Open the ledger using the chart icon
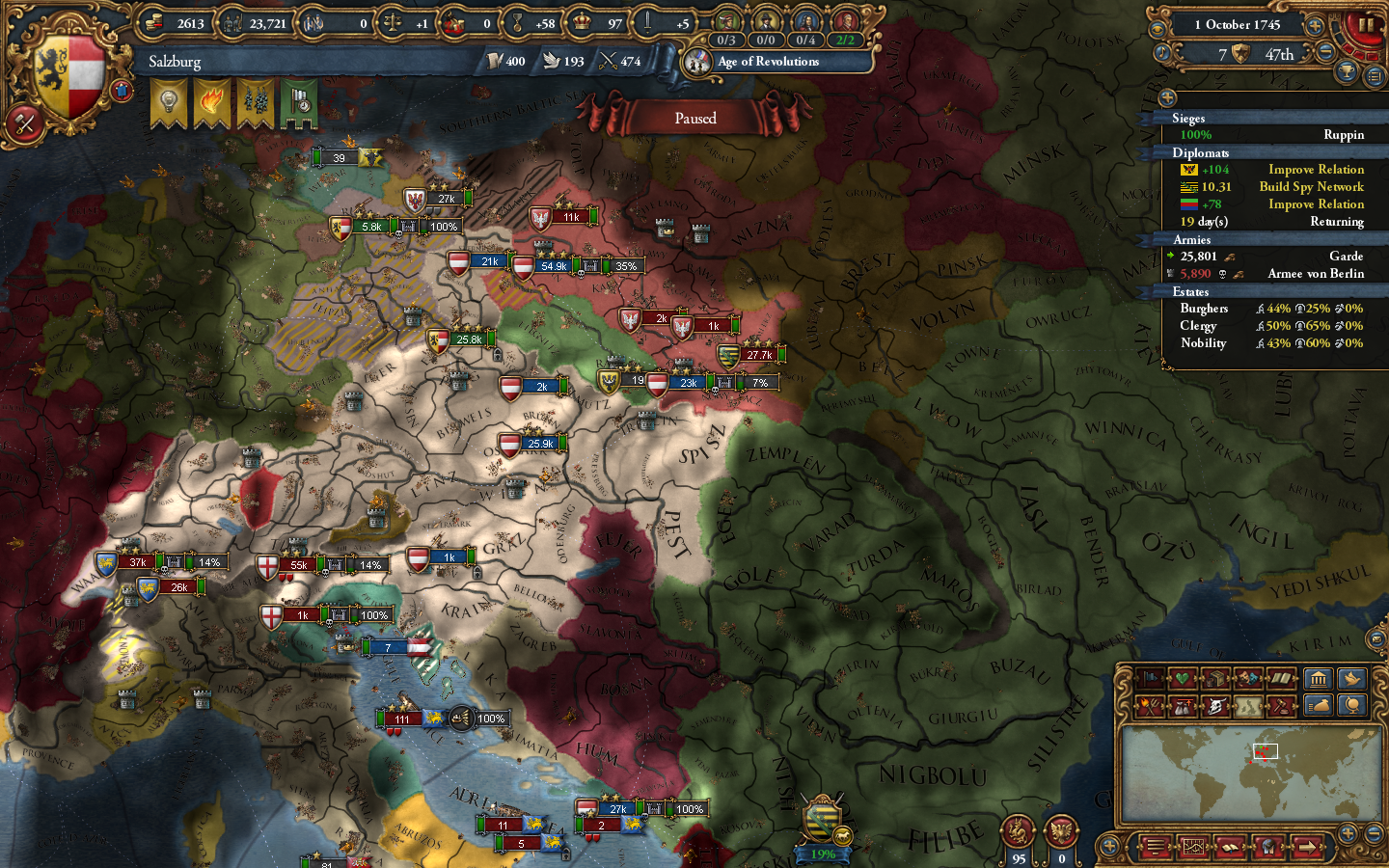 (x=1194, y=847)
